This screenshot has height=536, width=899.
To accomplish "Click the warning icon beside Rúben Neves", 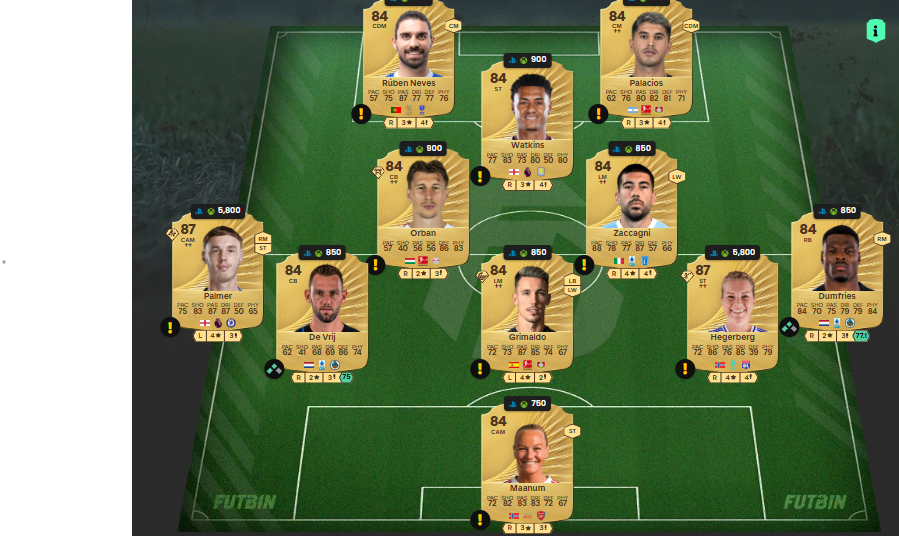I will pyautogui.click(x=361, y=114).
